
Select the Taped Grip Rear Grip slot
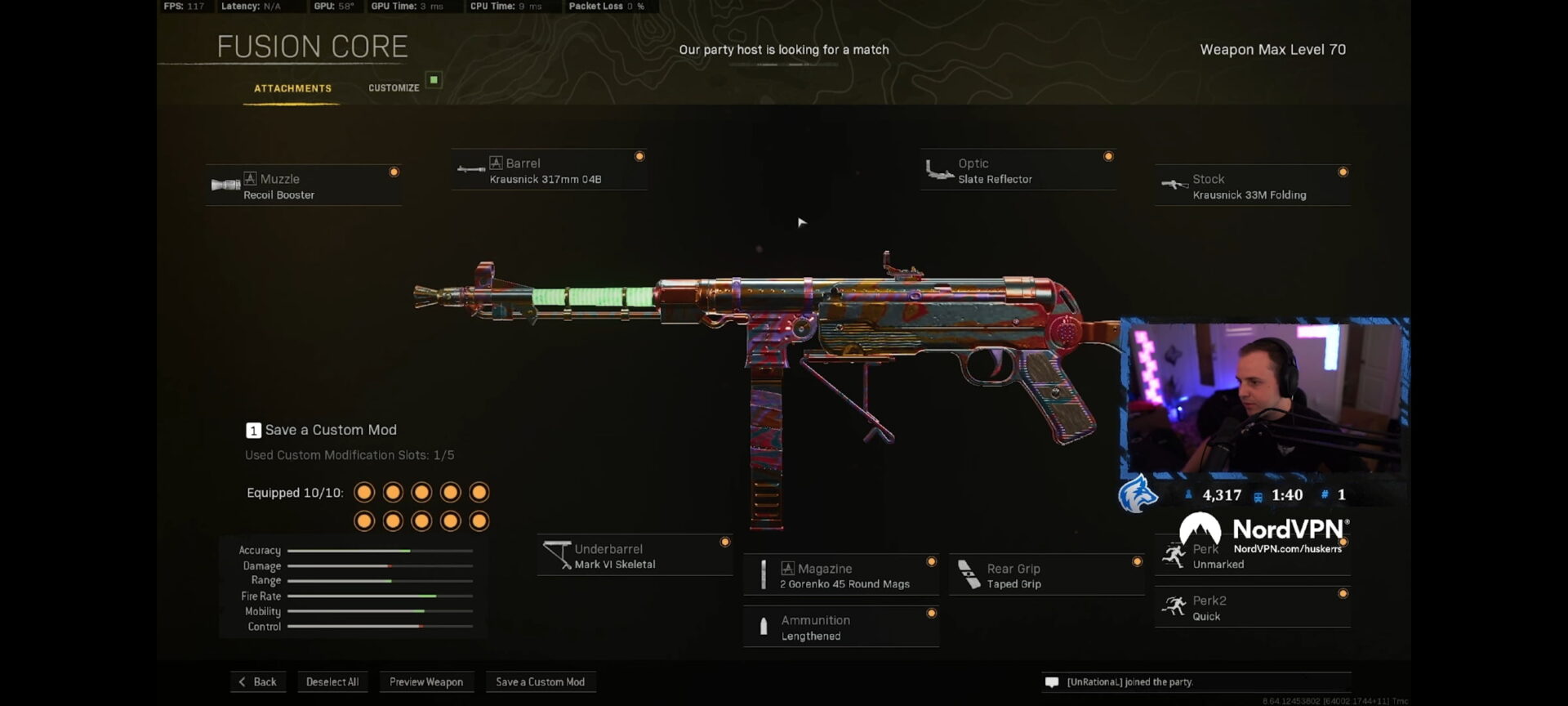click(x=1046, y=576)
